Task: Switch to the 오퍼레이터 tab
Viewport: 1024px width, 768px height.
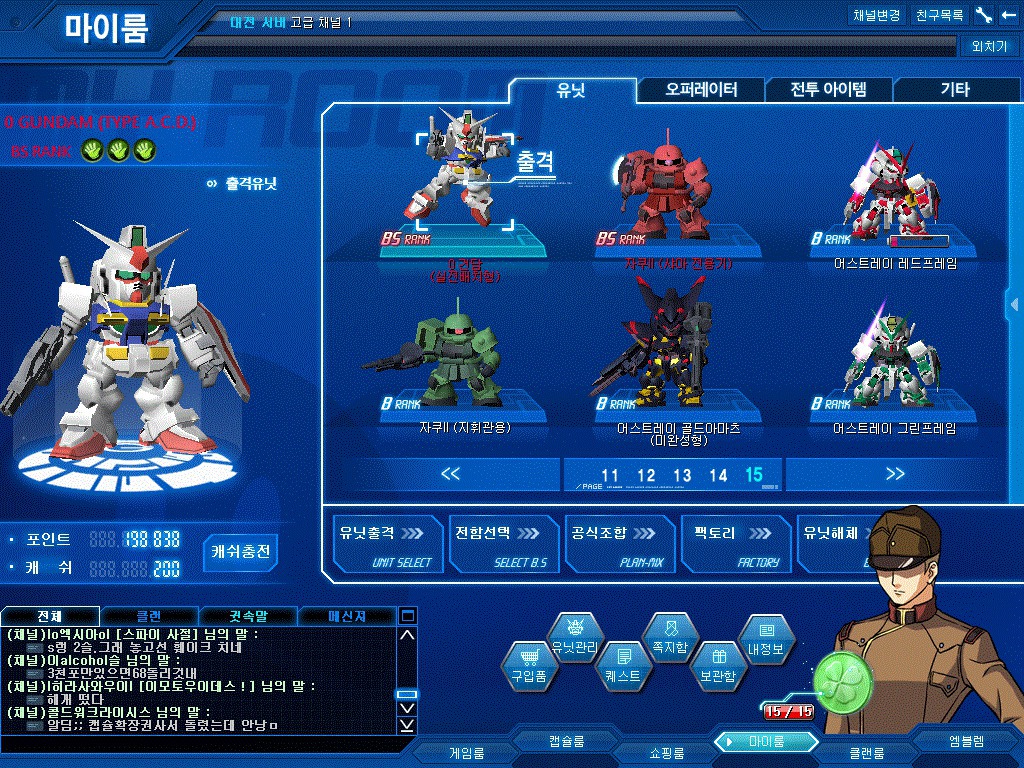Action: [701, 90]
